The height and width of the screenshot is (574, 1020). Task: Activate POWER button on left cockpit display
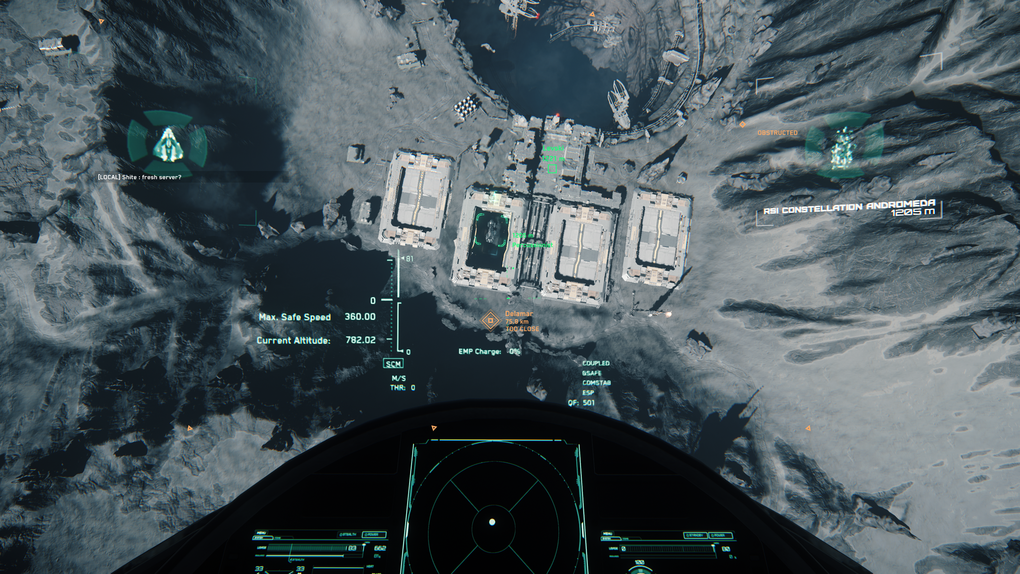point(374,535)
